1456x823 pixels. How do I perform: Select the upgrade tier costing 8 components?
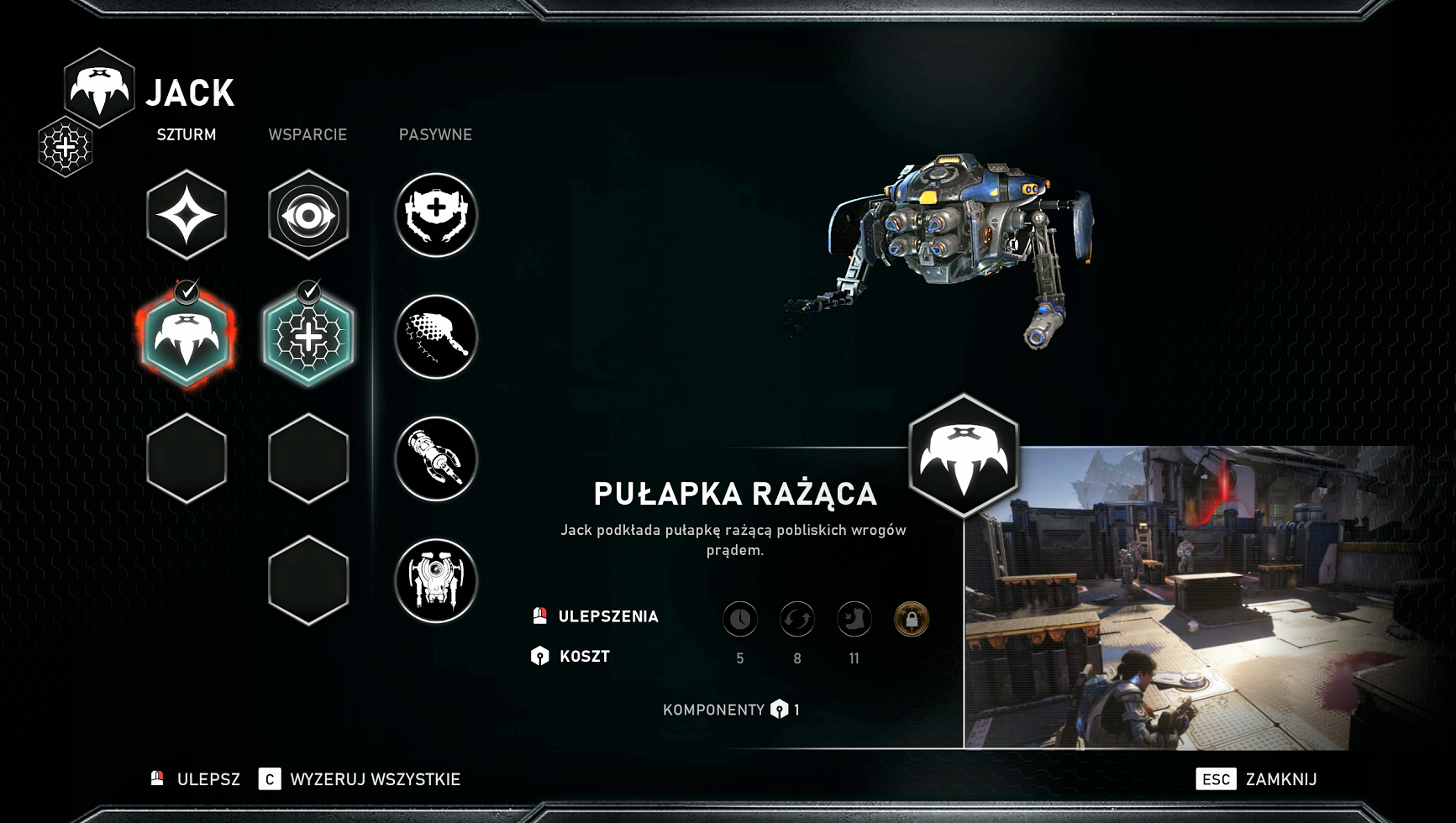click(796, 619)
